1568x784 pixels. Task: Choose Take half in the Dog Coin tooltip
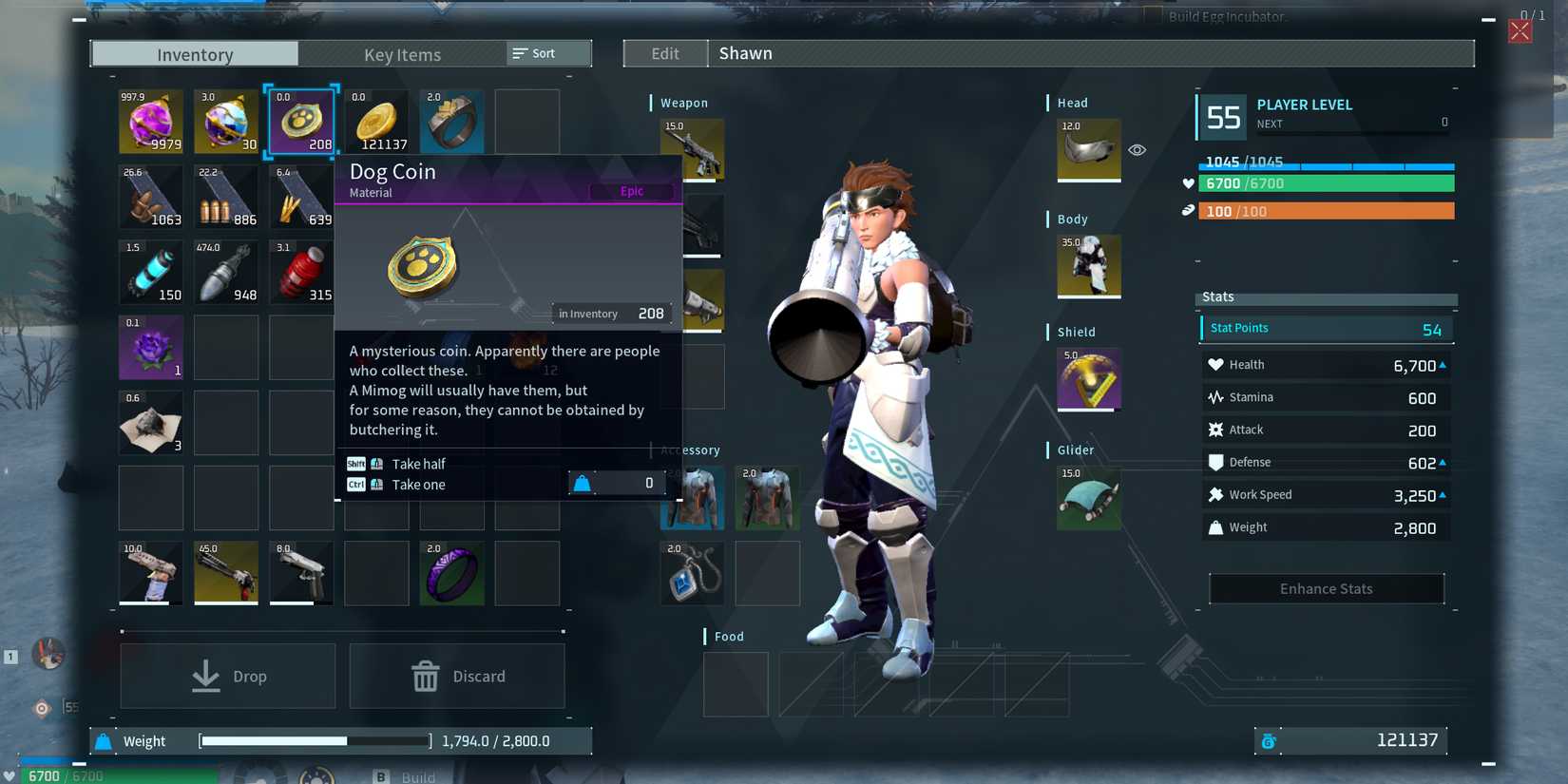coord(418,464)
